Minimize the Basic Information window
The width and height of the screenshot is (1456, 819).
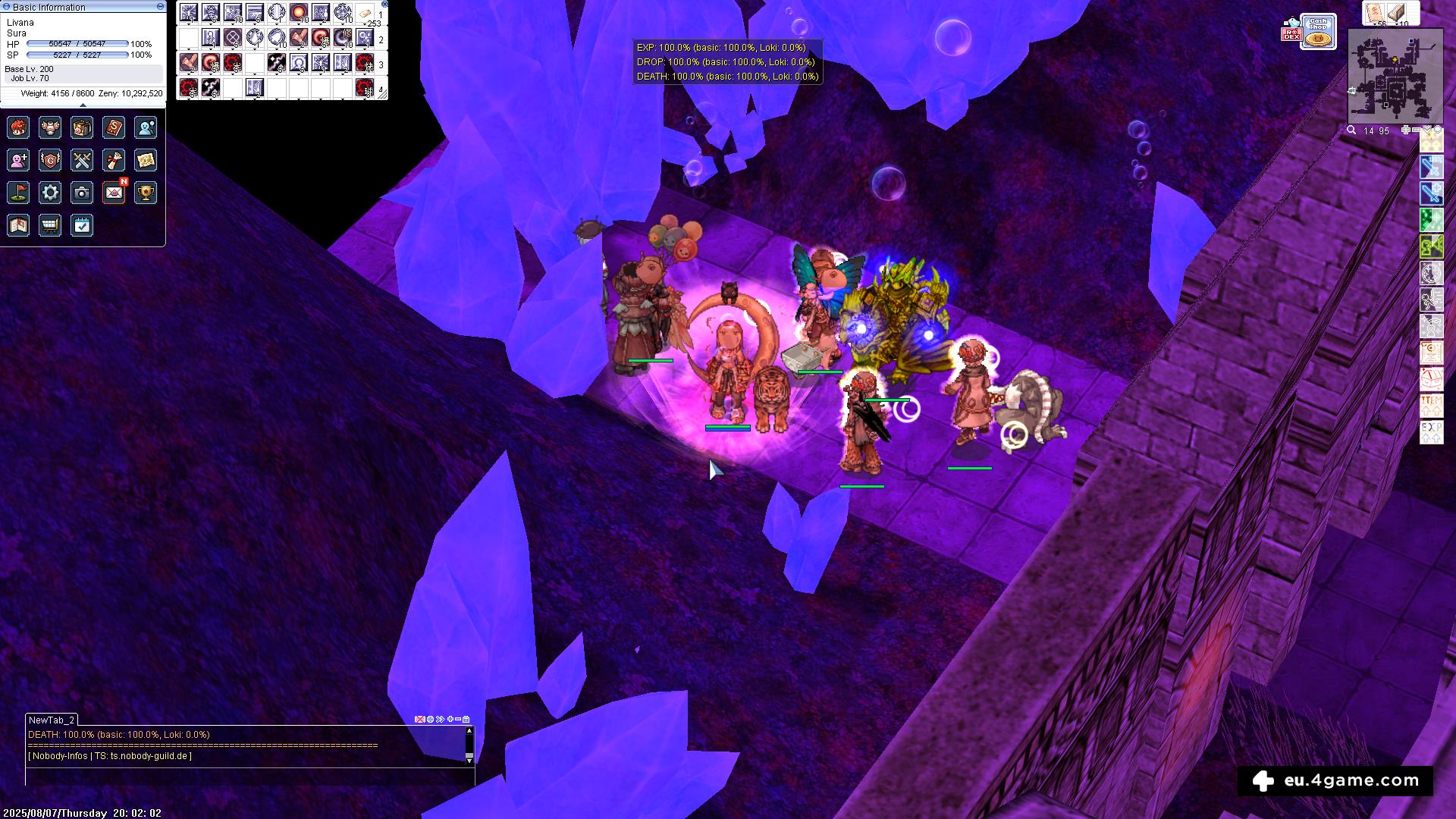[x=160, y=6]
